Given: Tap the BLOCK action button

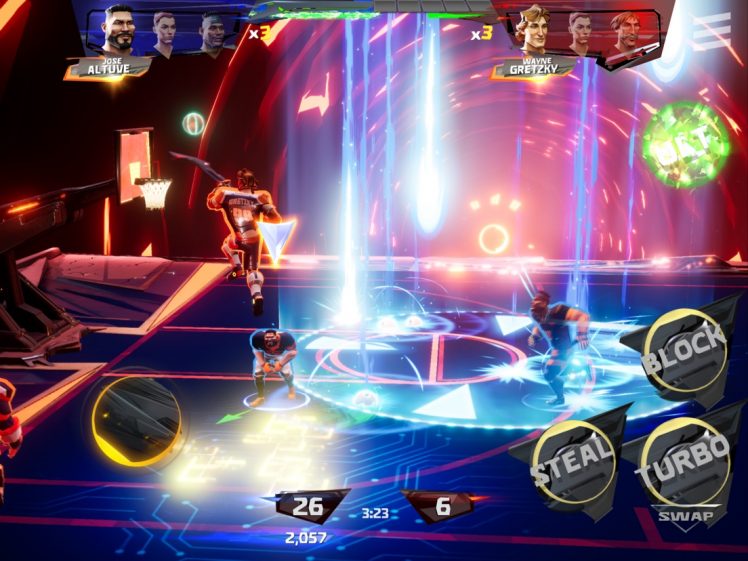Looking at the screenshot, I should [x=684, y=349].
